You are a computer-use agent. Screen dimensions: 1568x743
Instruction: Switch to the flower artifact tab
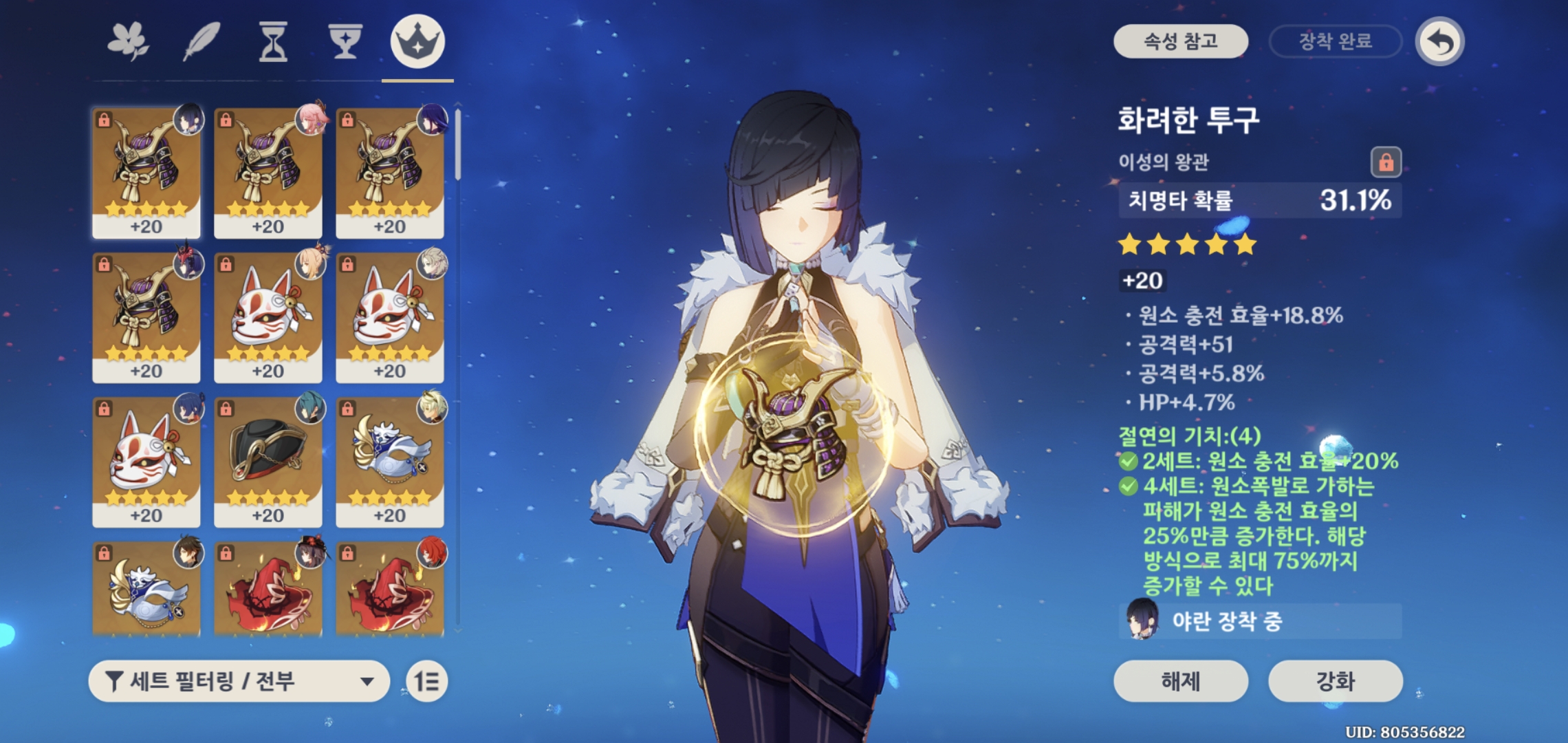tap(129, 41)
